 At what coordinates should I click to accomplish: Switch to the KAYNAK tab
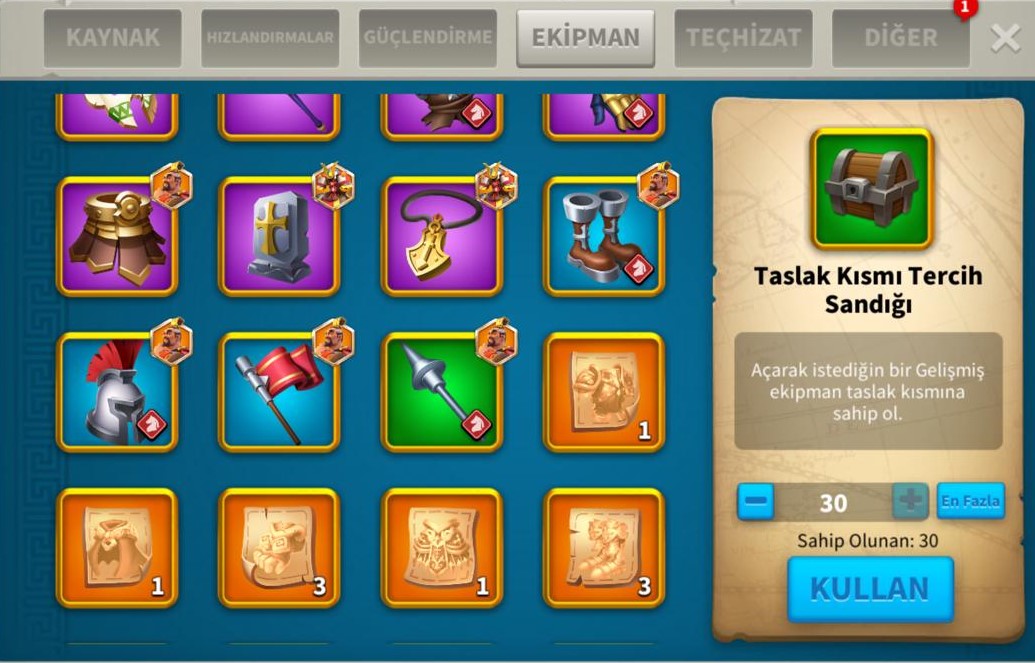112,38
